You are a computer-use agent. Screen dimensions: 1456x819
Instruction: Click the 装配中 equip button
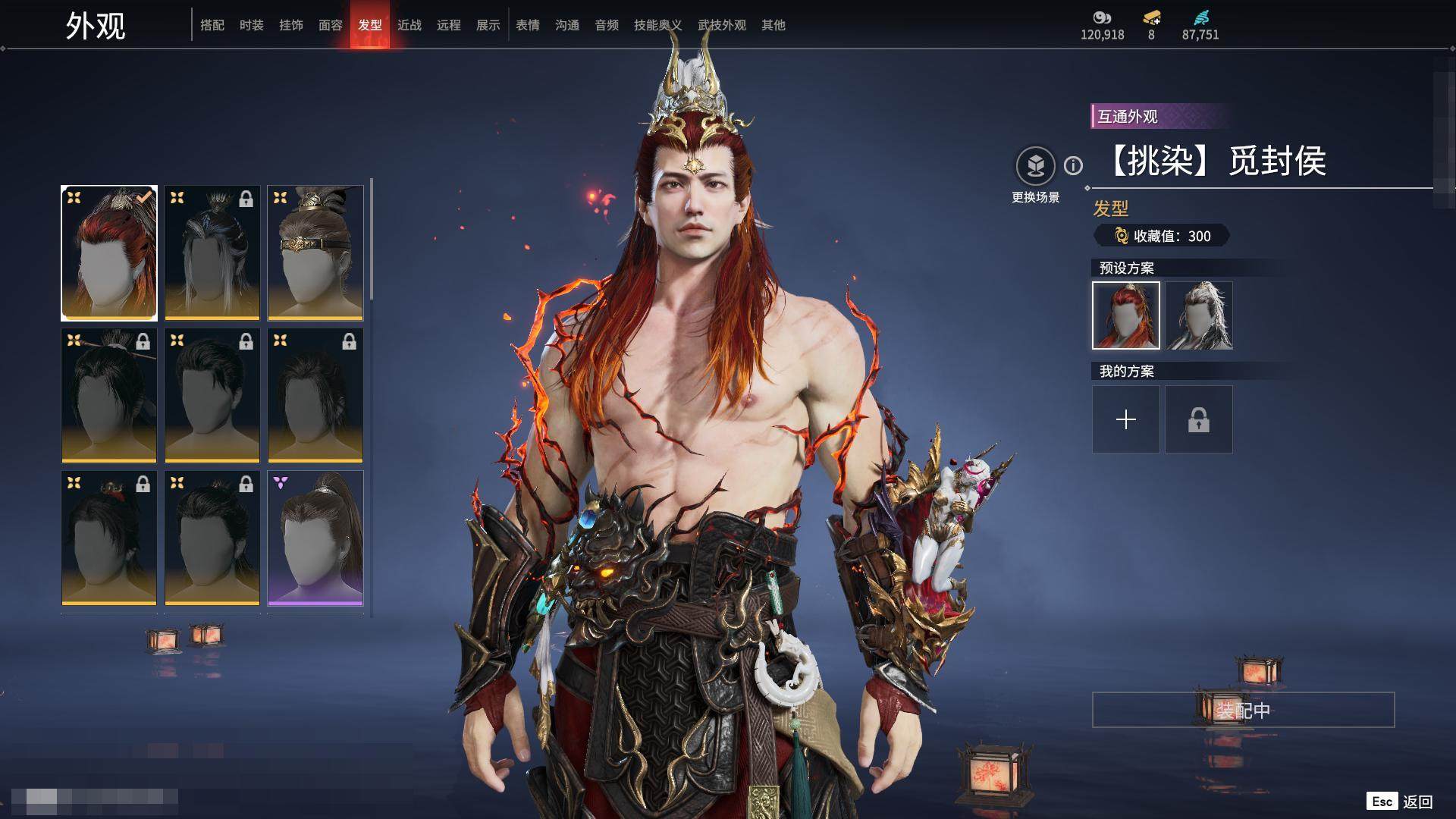(1243, 710)
